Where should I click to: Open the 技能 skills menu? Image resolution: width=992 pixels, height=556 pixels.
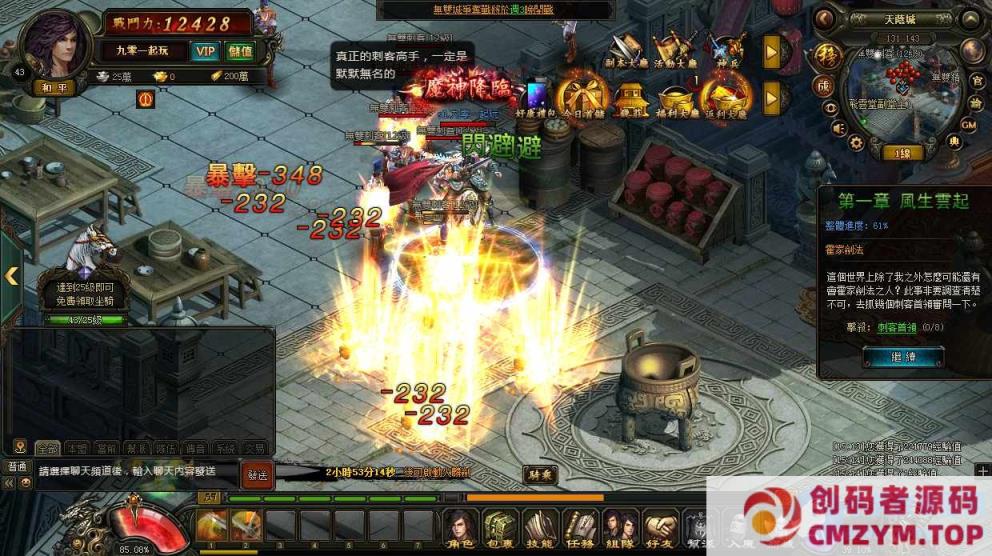click(x=539, y=526)
